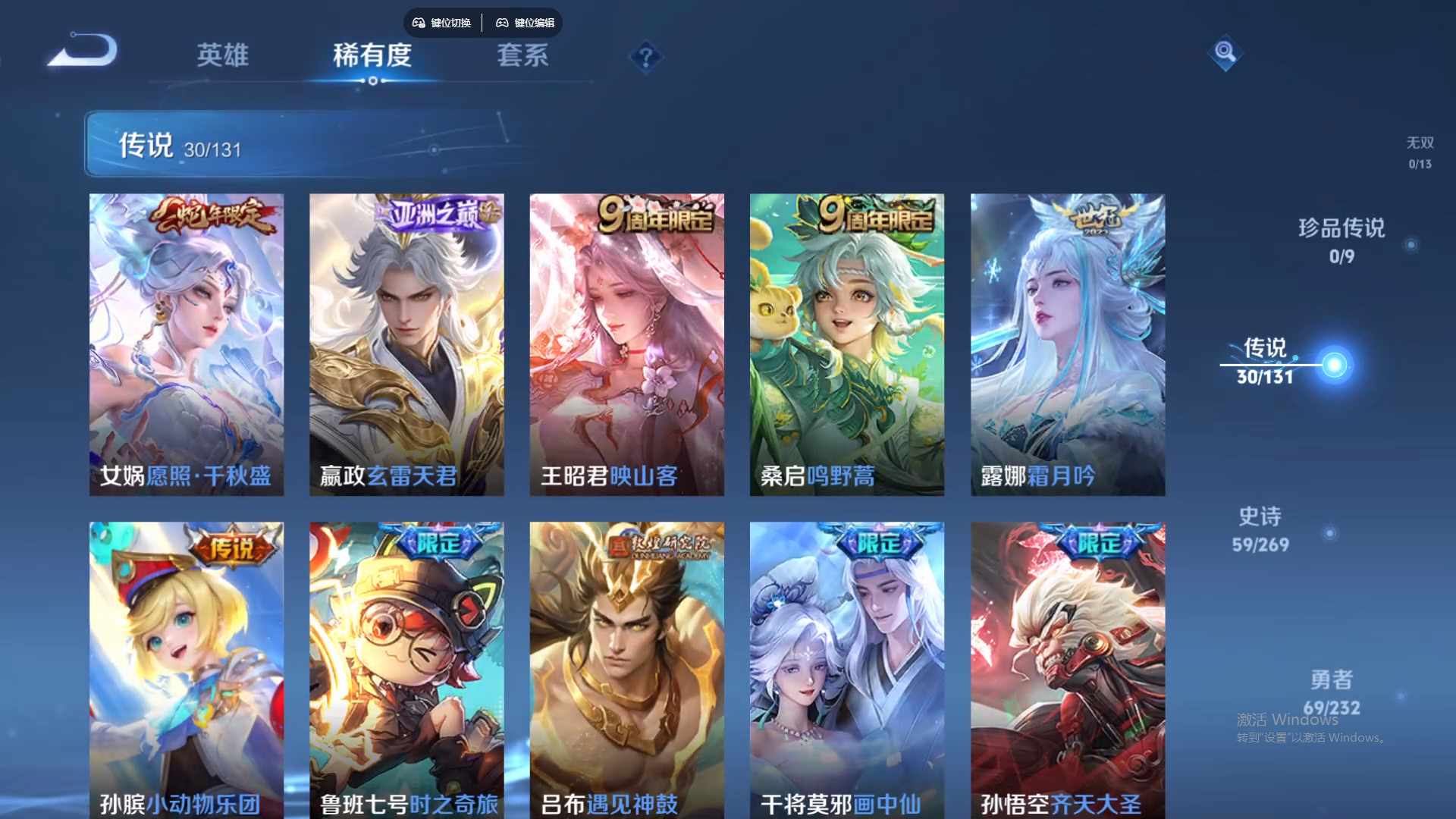Open the 键位编辑 button
The image size is (1456, 819).
pos(530,23)
